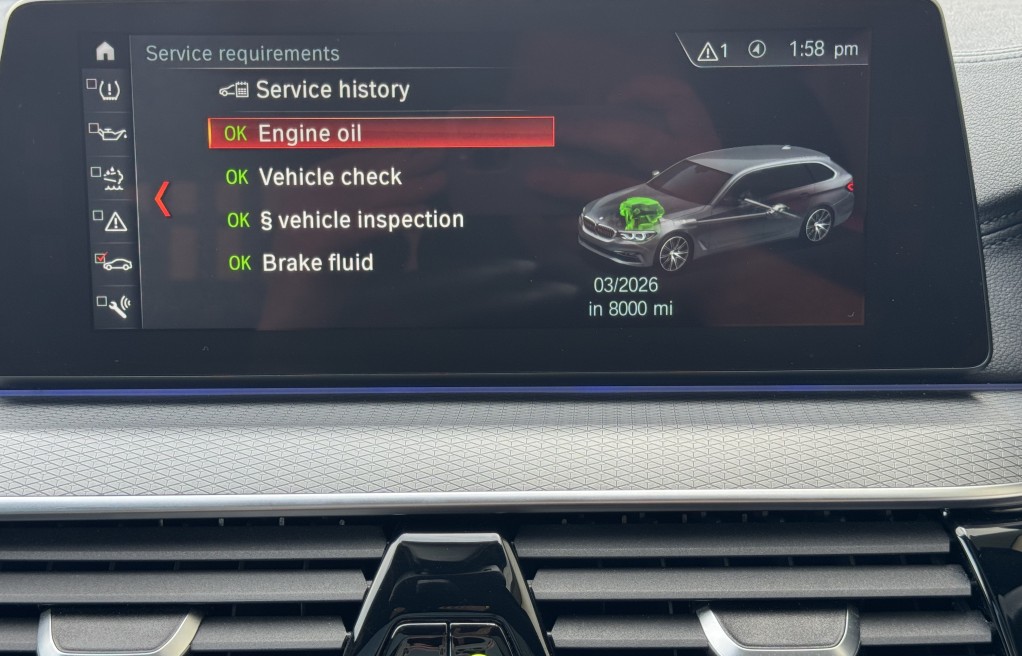Image resolution: width=1022 pixels, height=656 pixels.
Task: Open the warning notification indicator showing 1
Action: point(713,50)
